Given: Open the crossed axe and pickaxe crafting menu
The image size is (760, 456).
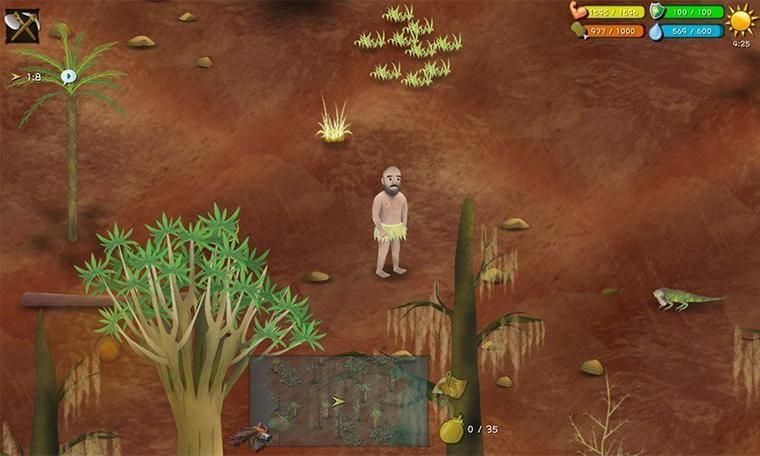Looking at the screenshot, I should pos(22,25).
